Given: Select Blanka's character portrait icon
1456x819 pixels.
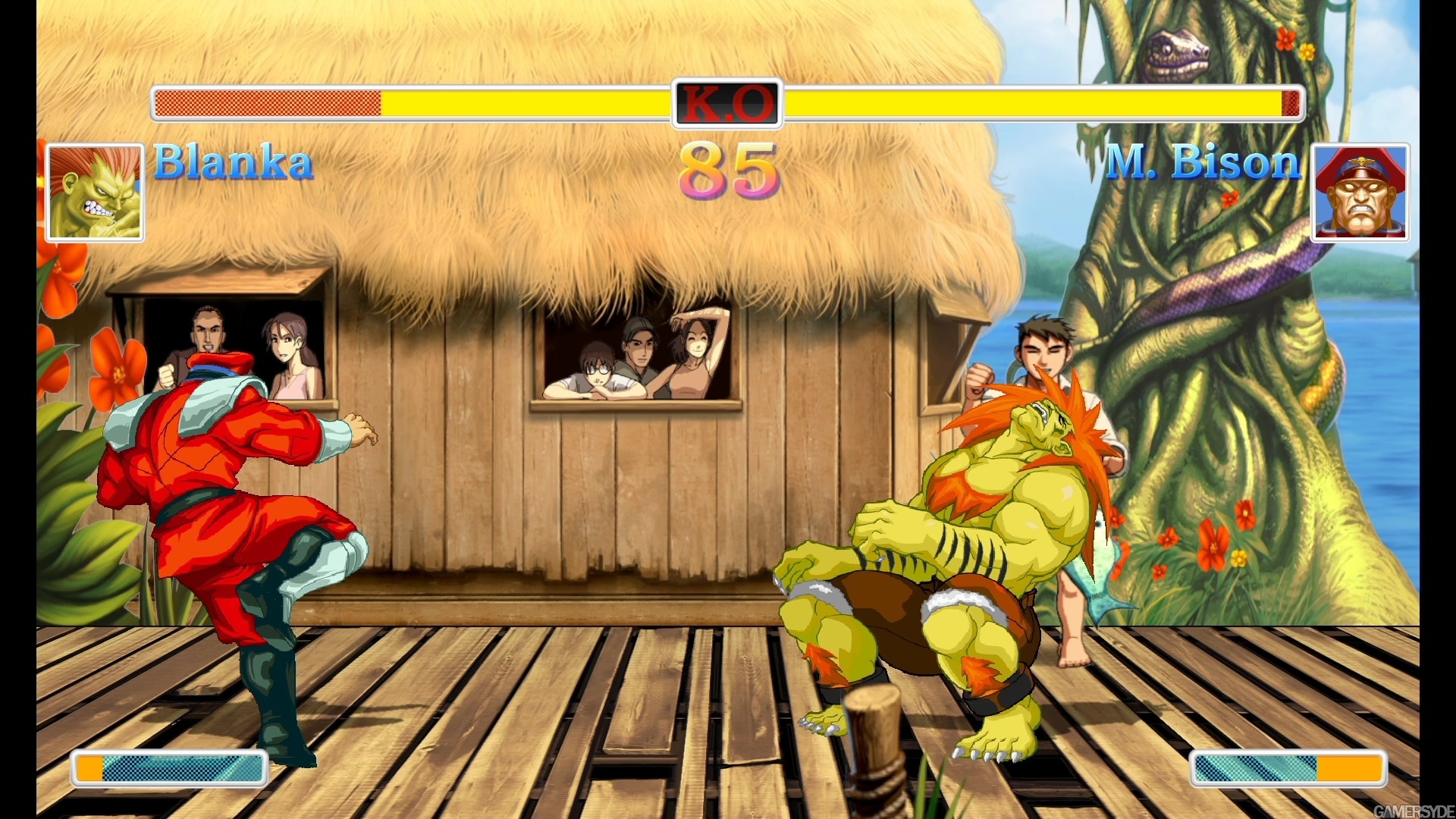Looking at the screenshot, I should [94, 193].
